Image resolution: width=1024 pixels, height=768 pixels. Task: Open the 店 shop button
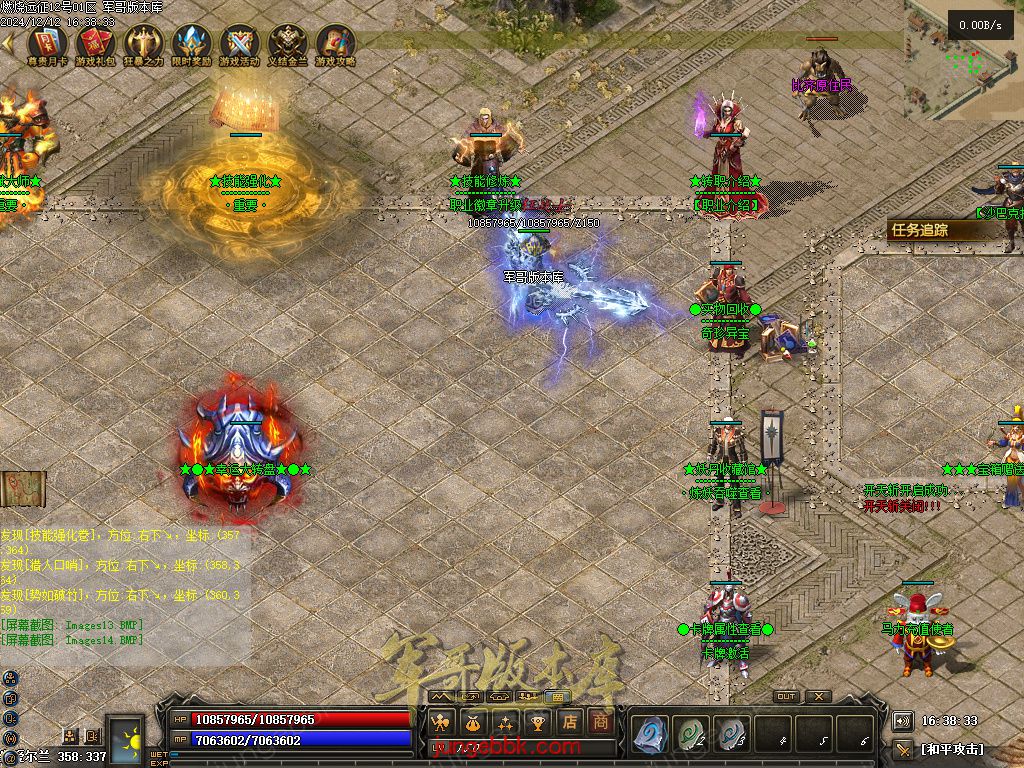tap(569, 722)
